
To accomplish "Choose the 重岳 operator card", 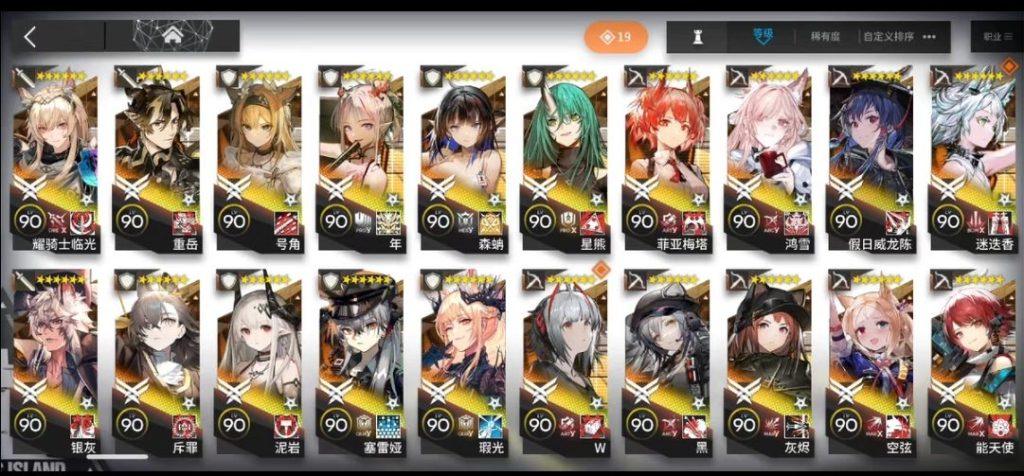I will (157, 155).
